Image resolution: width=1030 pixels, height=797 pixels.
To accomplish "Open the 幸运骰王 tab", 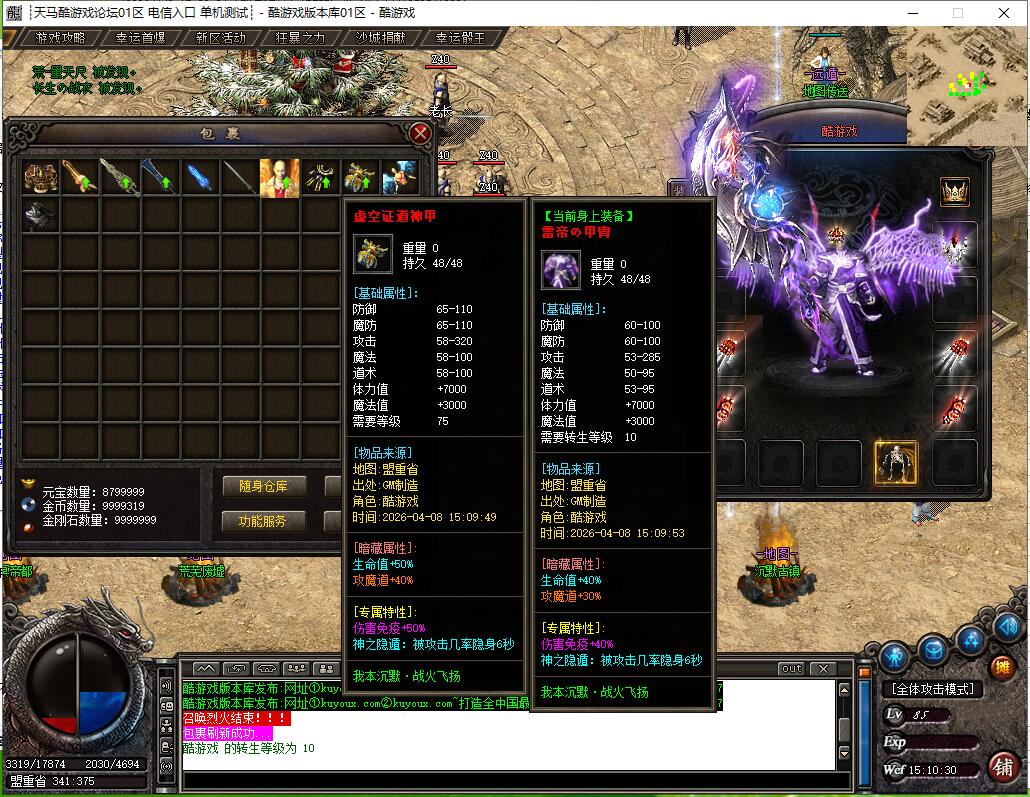I will [461, 38].
